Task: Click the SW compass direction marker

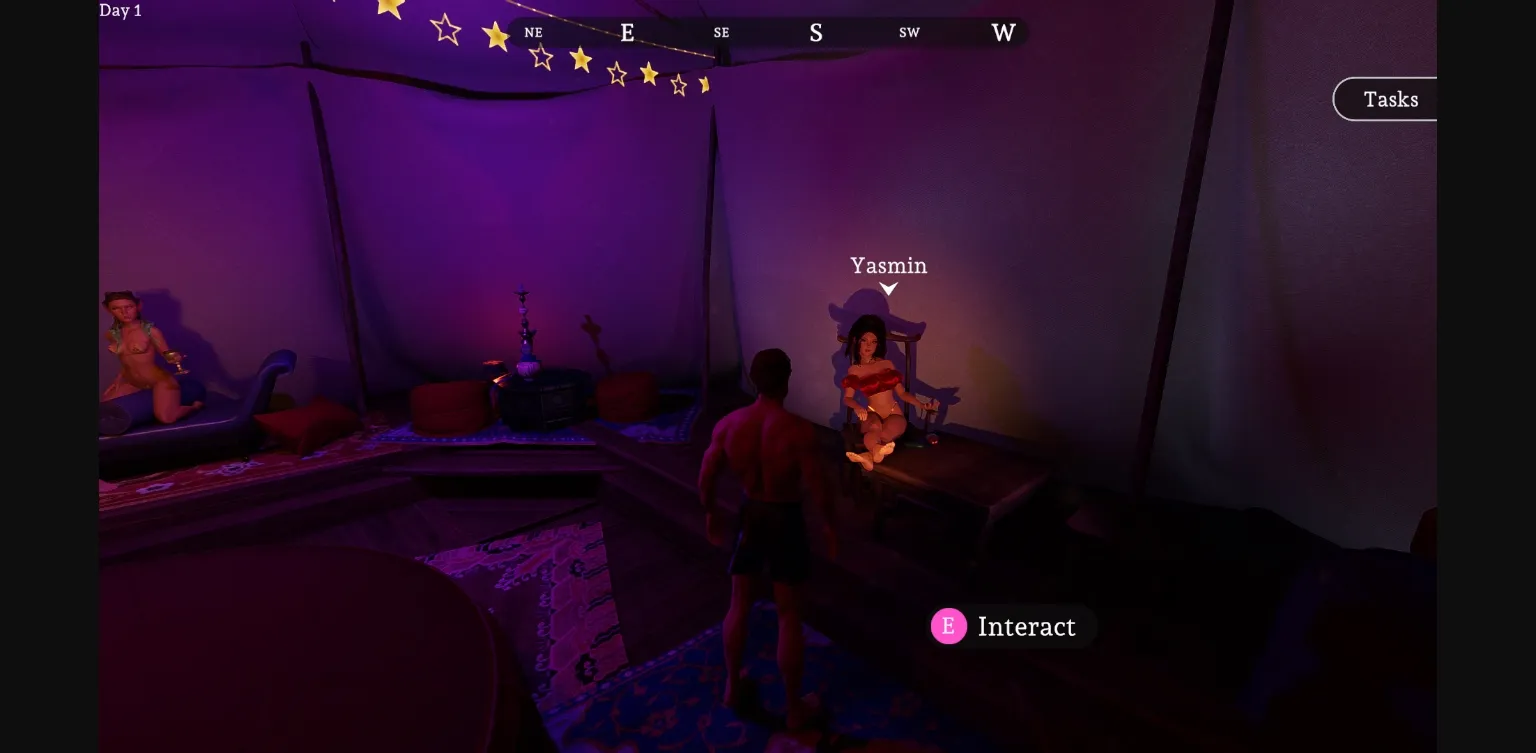Action: coord(908,32)
